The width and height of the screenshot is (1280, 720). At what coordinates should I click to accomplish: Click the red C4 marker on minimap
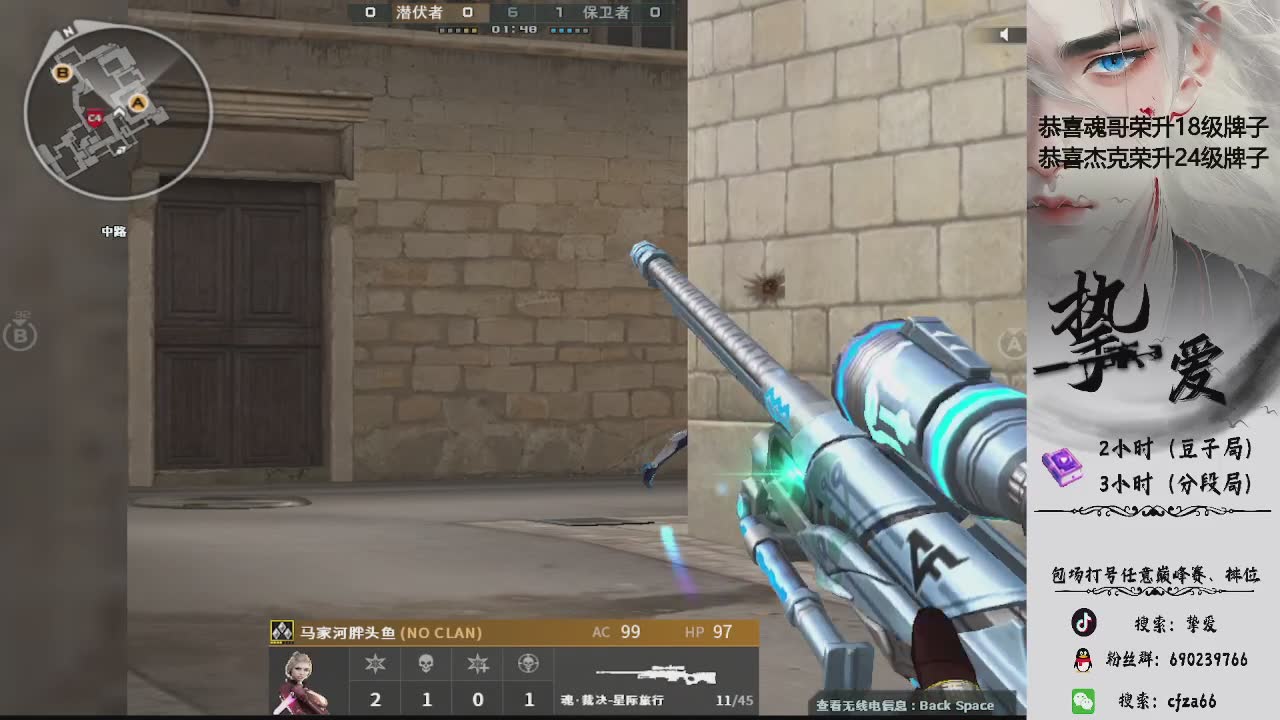[x=95, y=118]
